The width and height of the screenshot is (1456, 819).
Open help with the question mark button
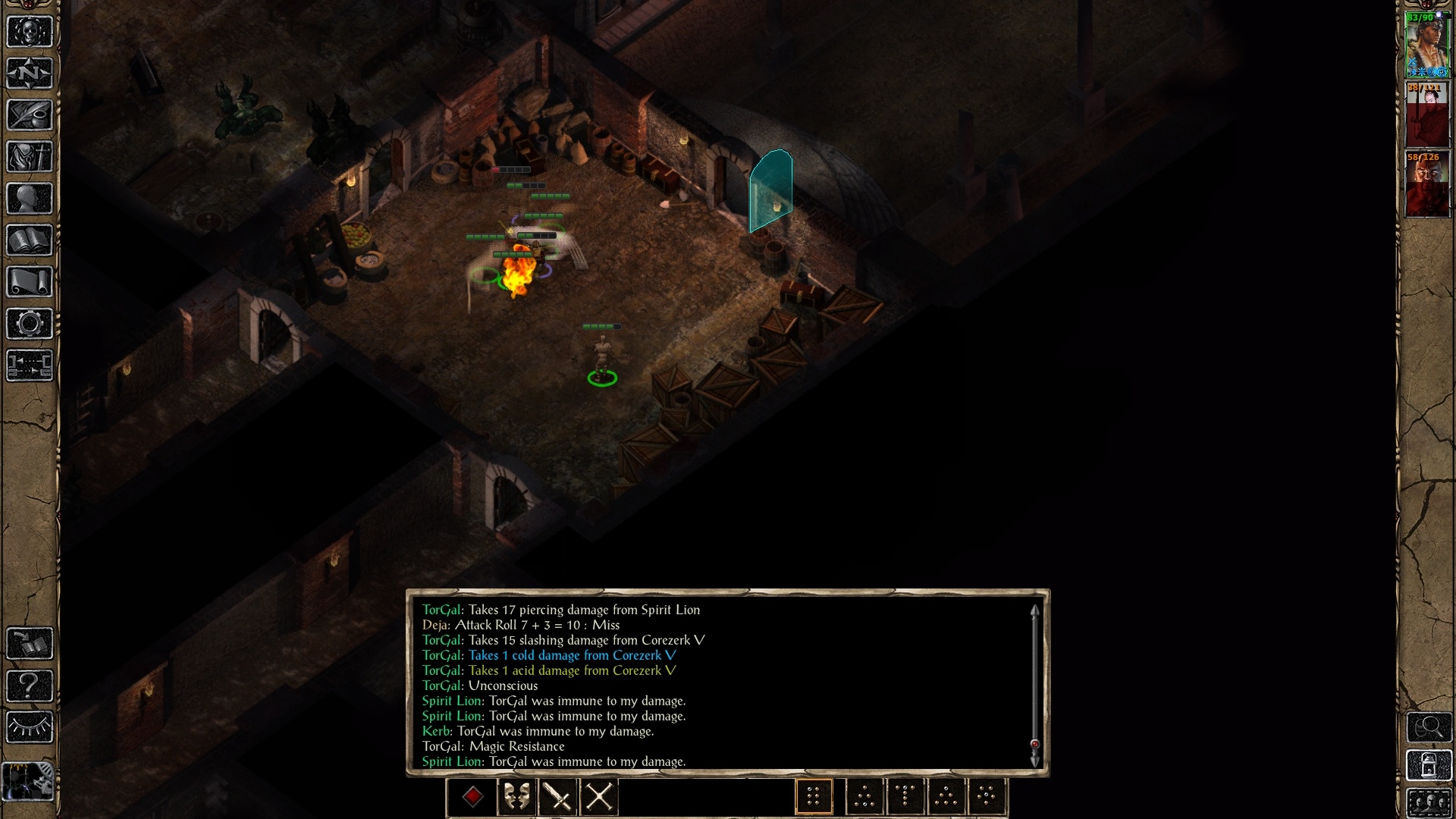click(30, 686)
